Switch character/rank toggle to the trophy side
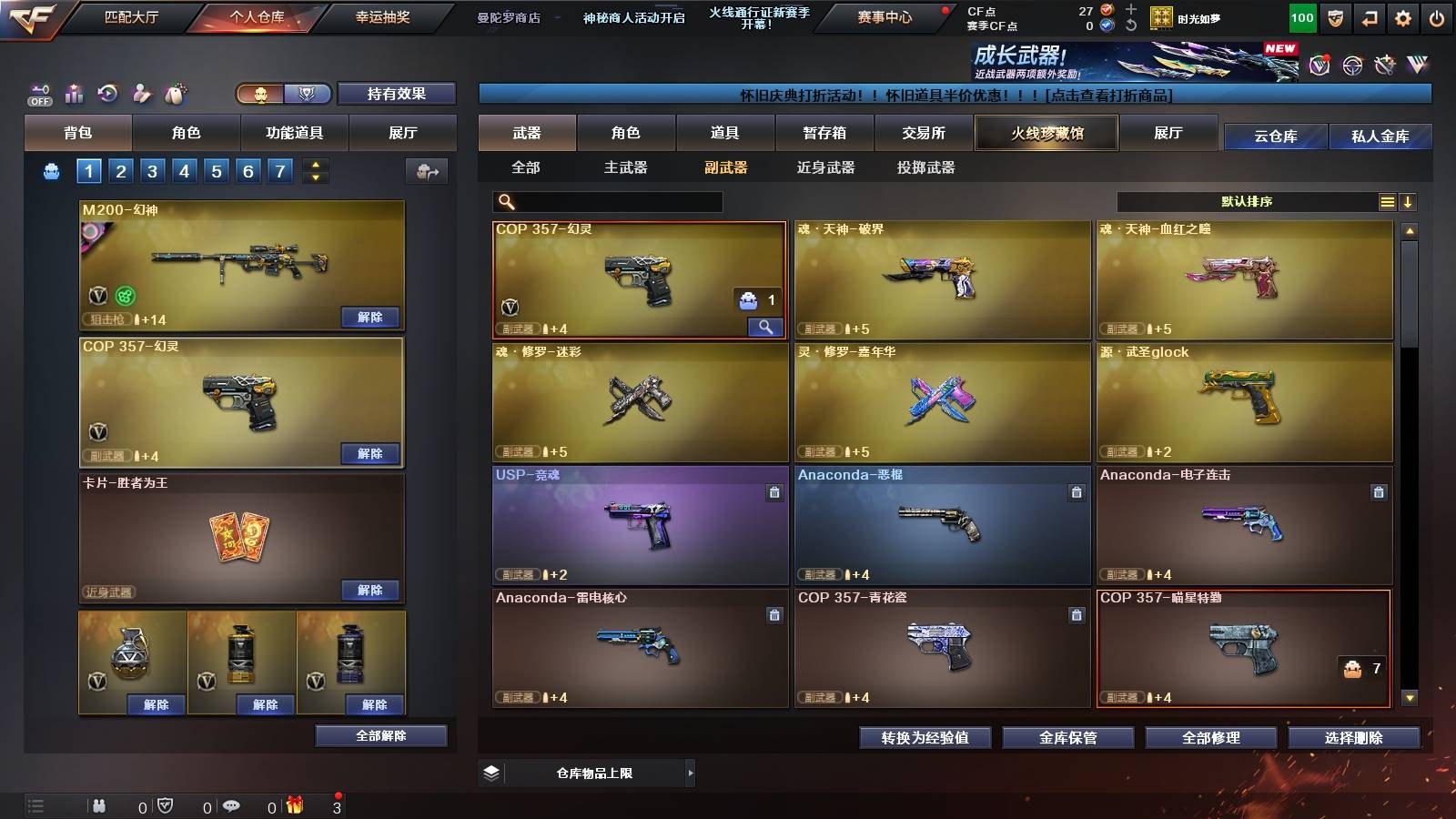1456x819 pixels. (x=308, y=94)
